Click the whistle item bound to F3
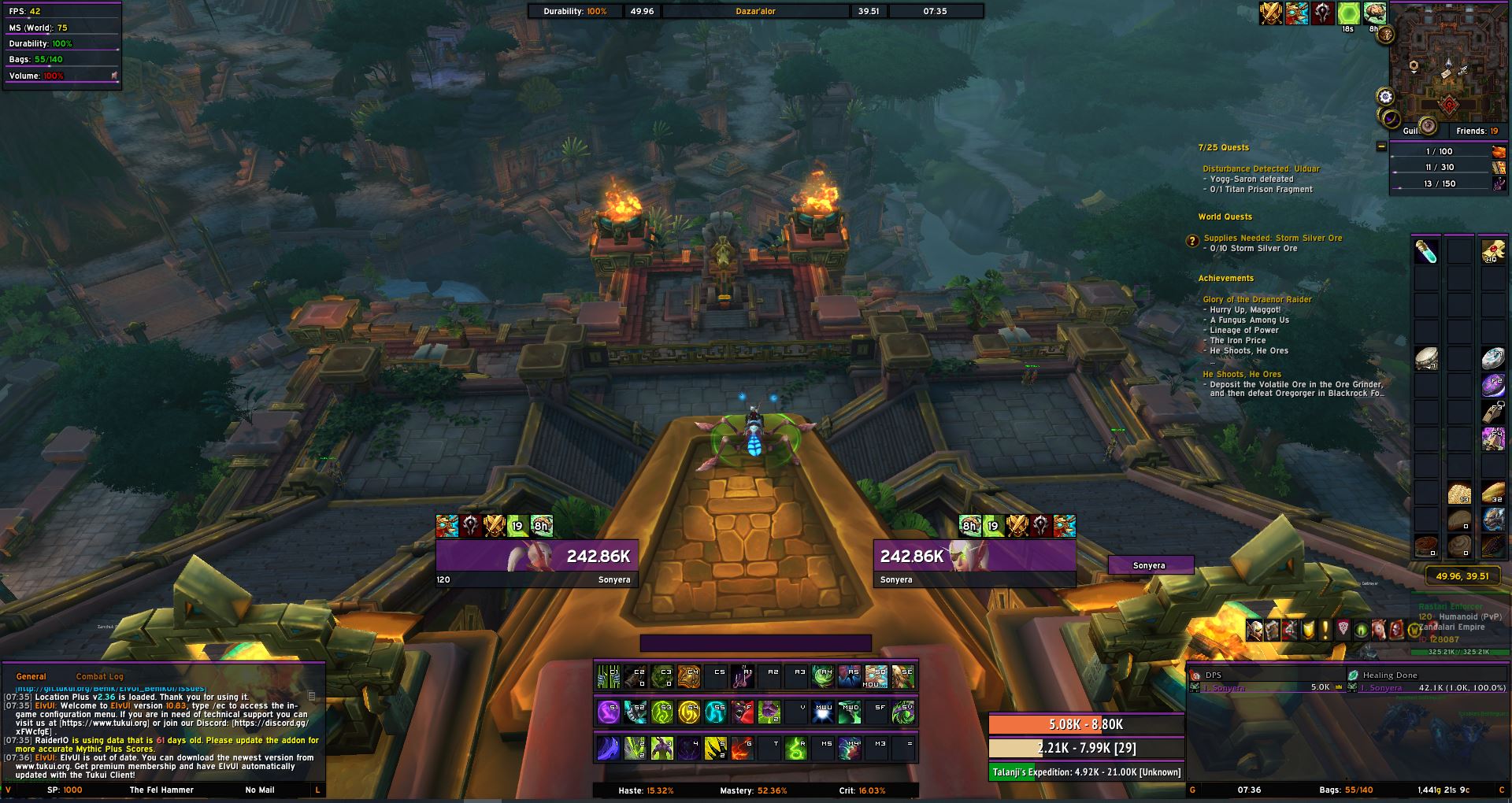Viewport: 1512px width, 803px height. (x=1493, y=412)
